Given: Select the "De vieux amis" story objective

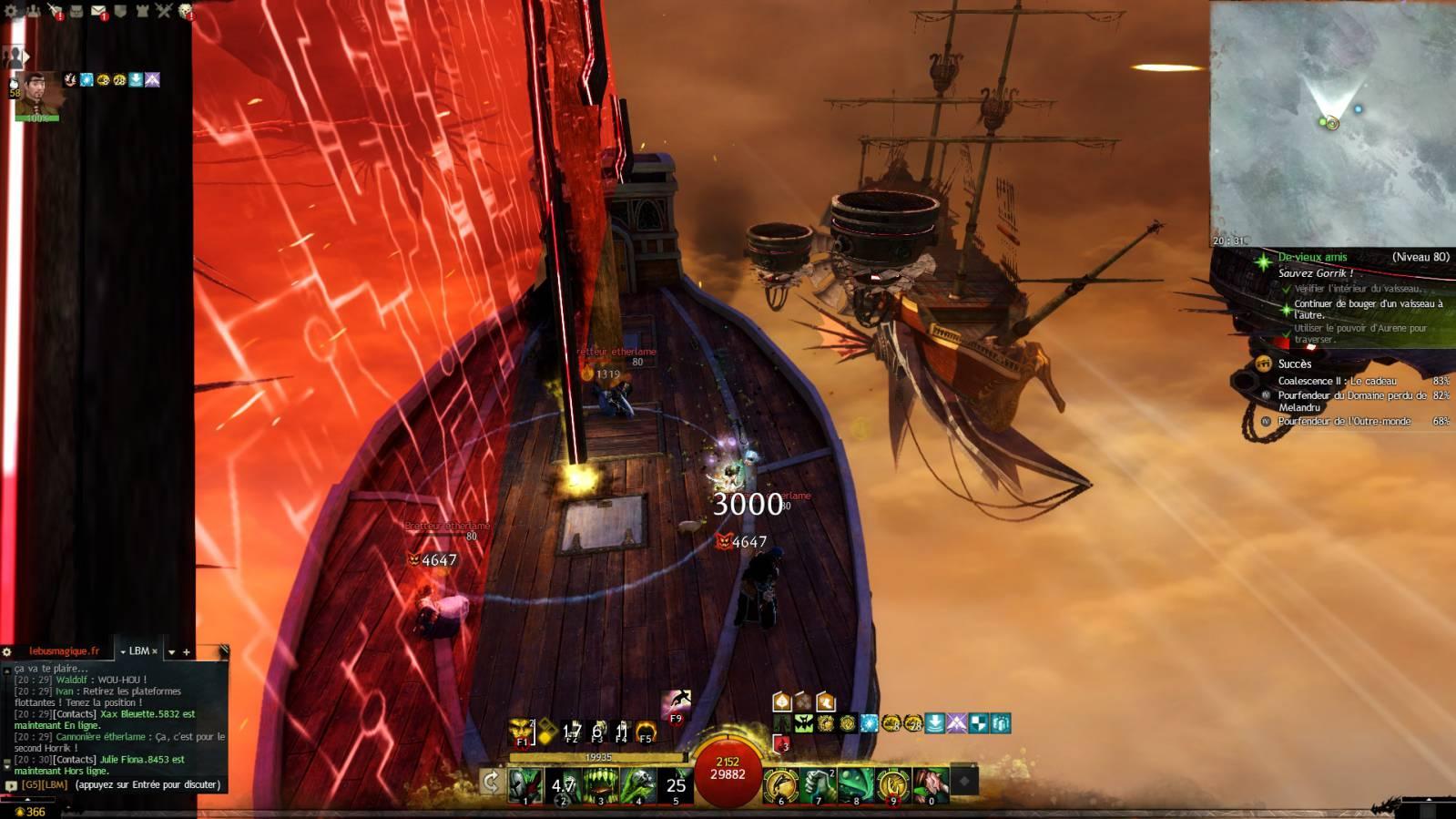Looking at the screenshot, I should pyautogui.click(x=1312, y=258).
